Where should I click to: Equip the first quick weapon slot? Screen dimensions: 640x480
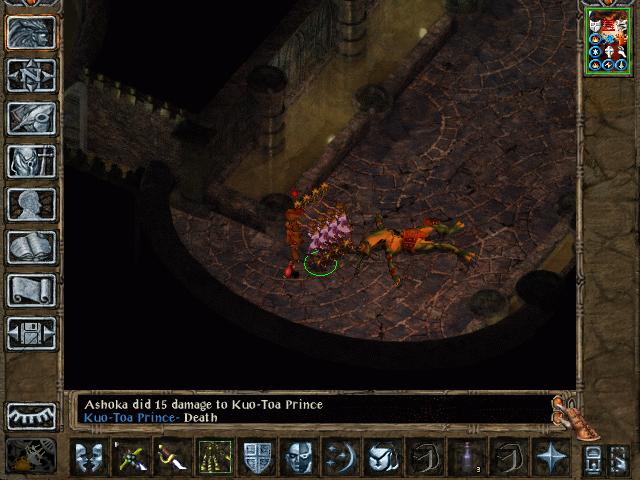(131, 458)
